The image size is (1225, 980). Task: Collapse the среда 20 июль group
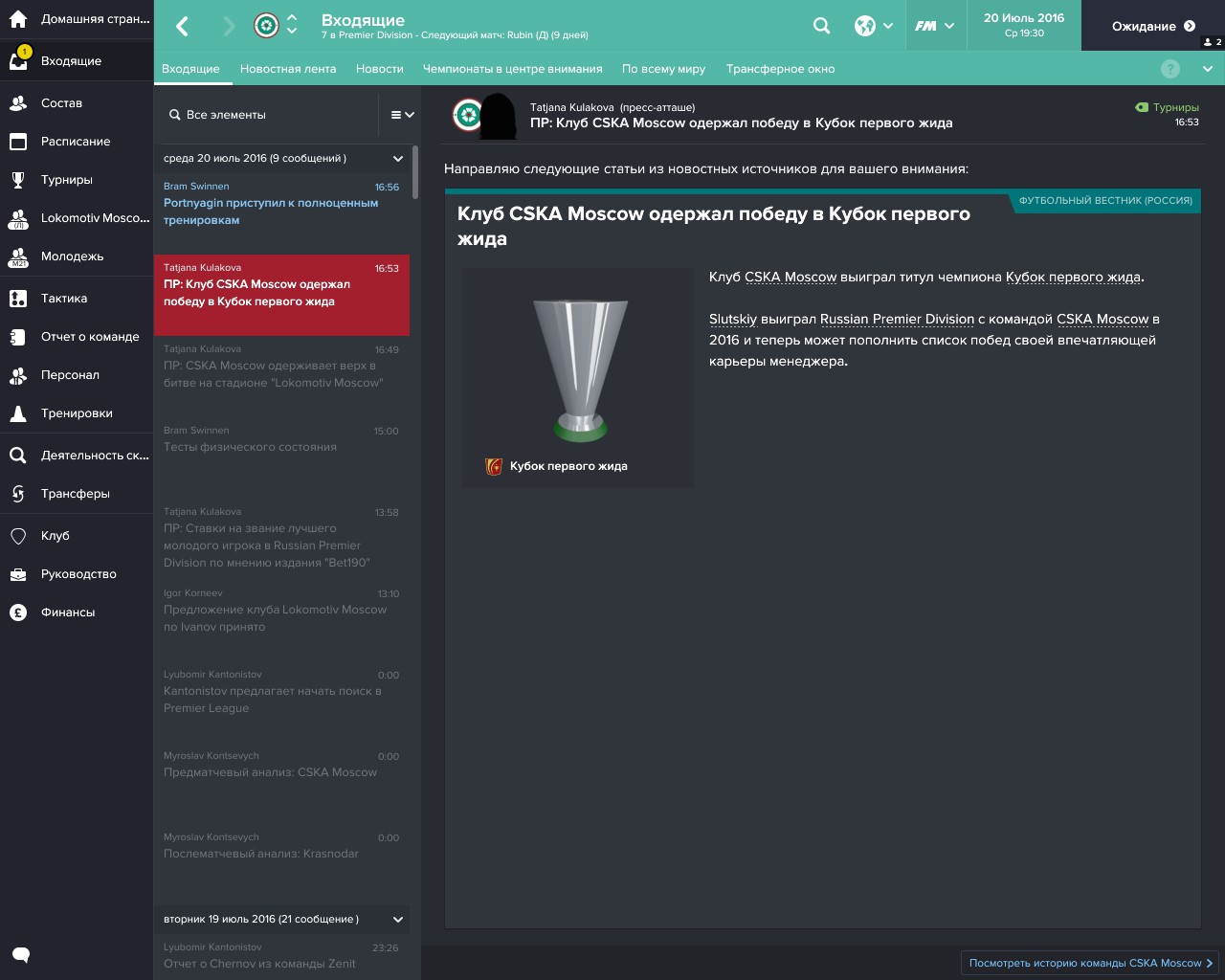(397, 158)
